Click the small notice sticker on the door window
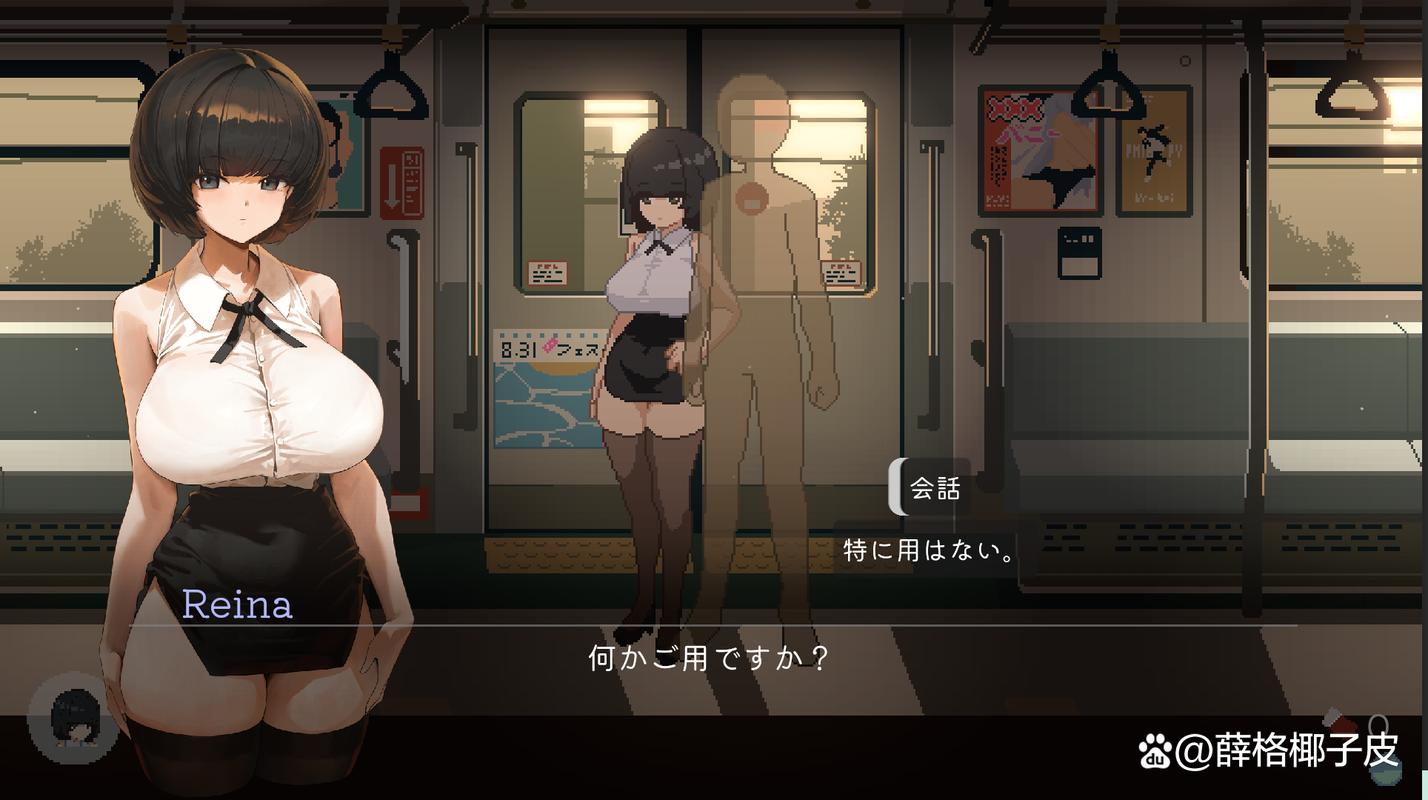This screenshot has height=800, width=1428. [x=547, y=273]
